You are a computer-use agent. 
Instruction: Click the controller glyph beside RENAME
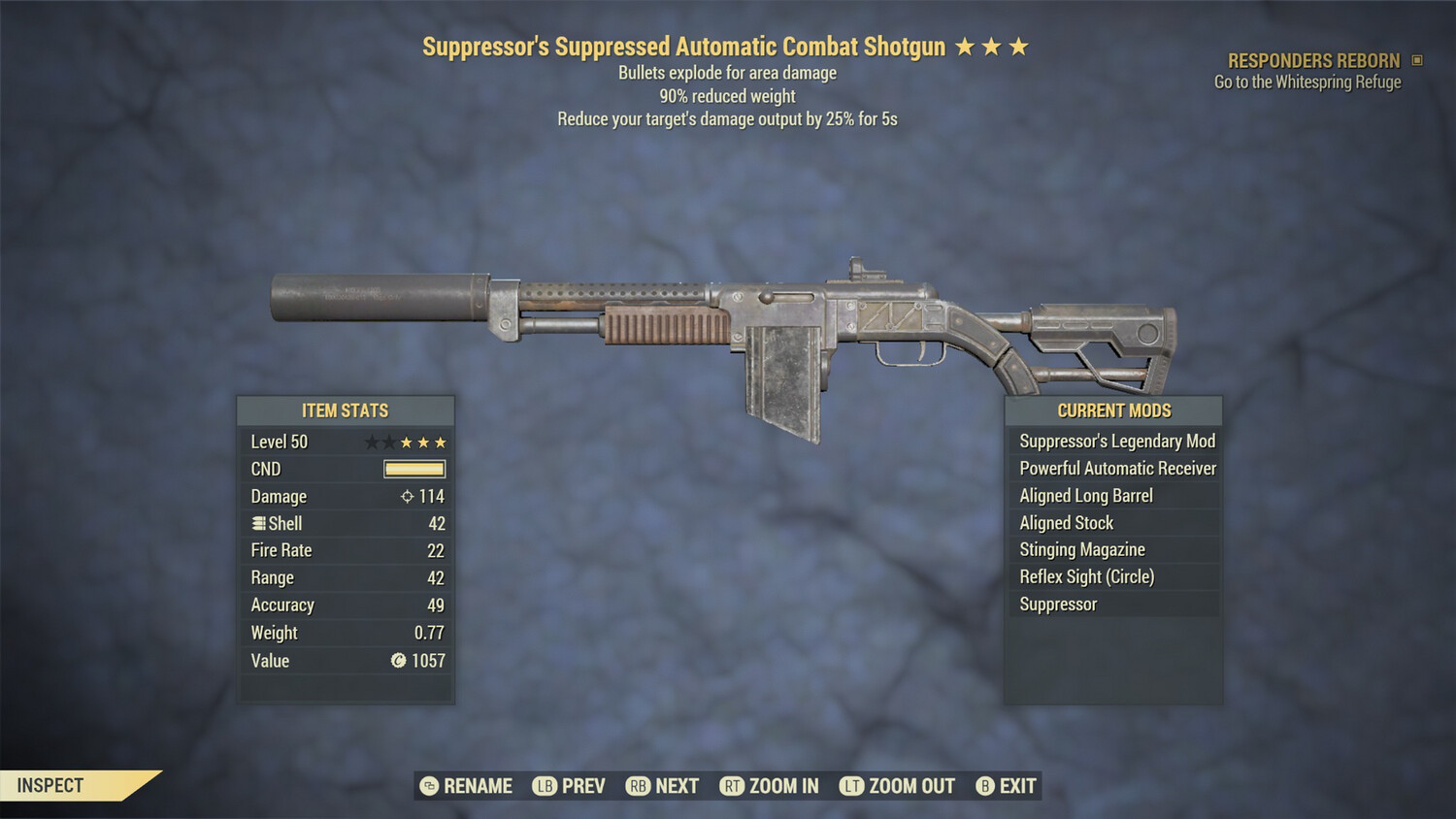[x=427, y=786]
